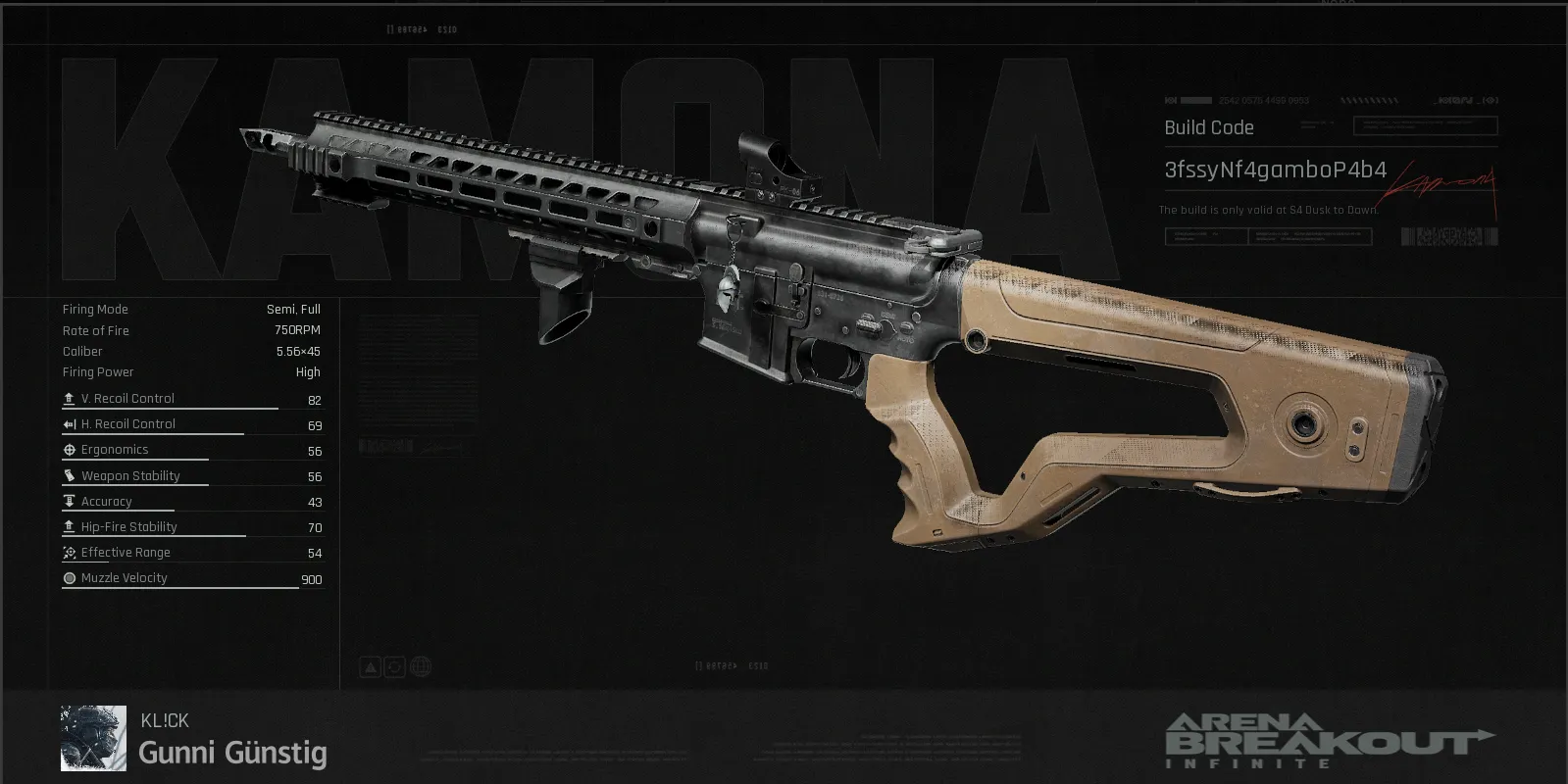1568x784 pixels.
Task: Click the Weapon Stability icon
Action: click(69, 474)
